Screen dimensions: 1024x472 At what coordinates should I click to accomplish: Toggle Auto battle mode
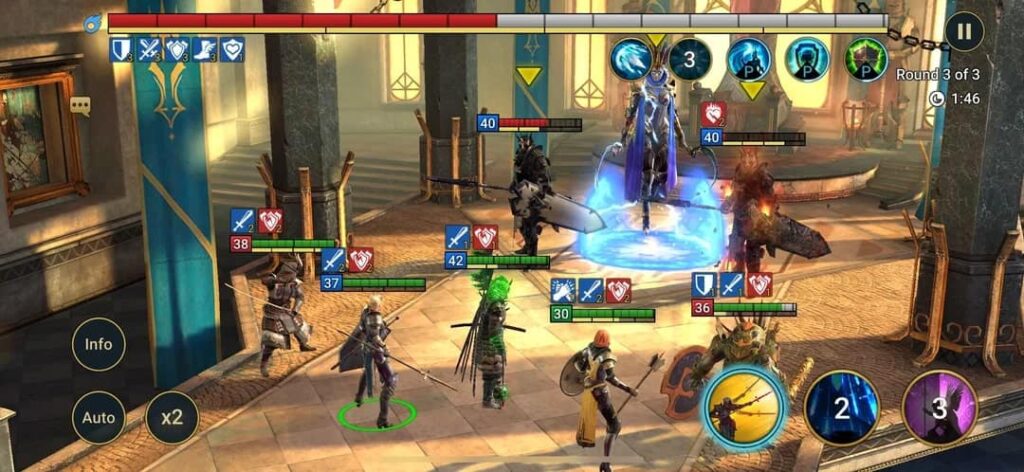[98, 417]
